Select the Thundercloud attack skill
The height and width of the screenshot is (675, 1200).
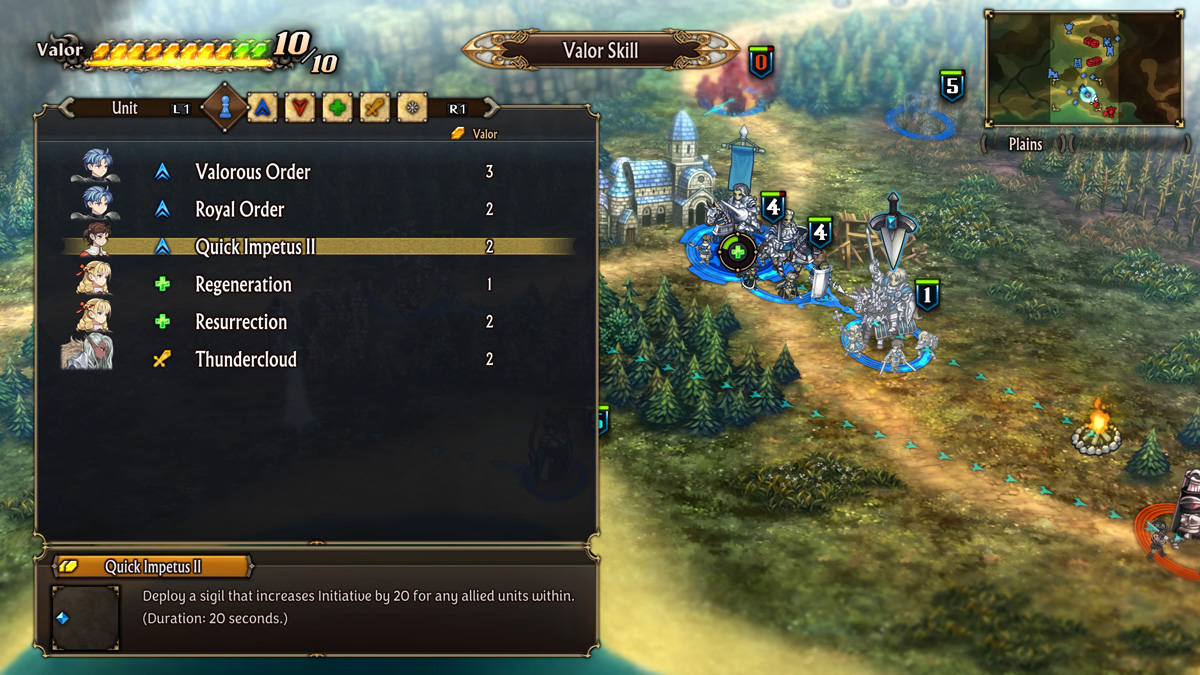(x=246, y=360)
